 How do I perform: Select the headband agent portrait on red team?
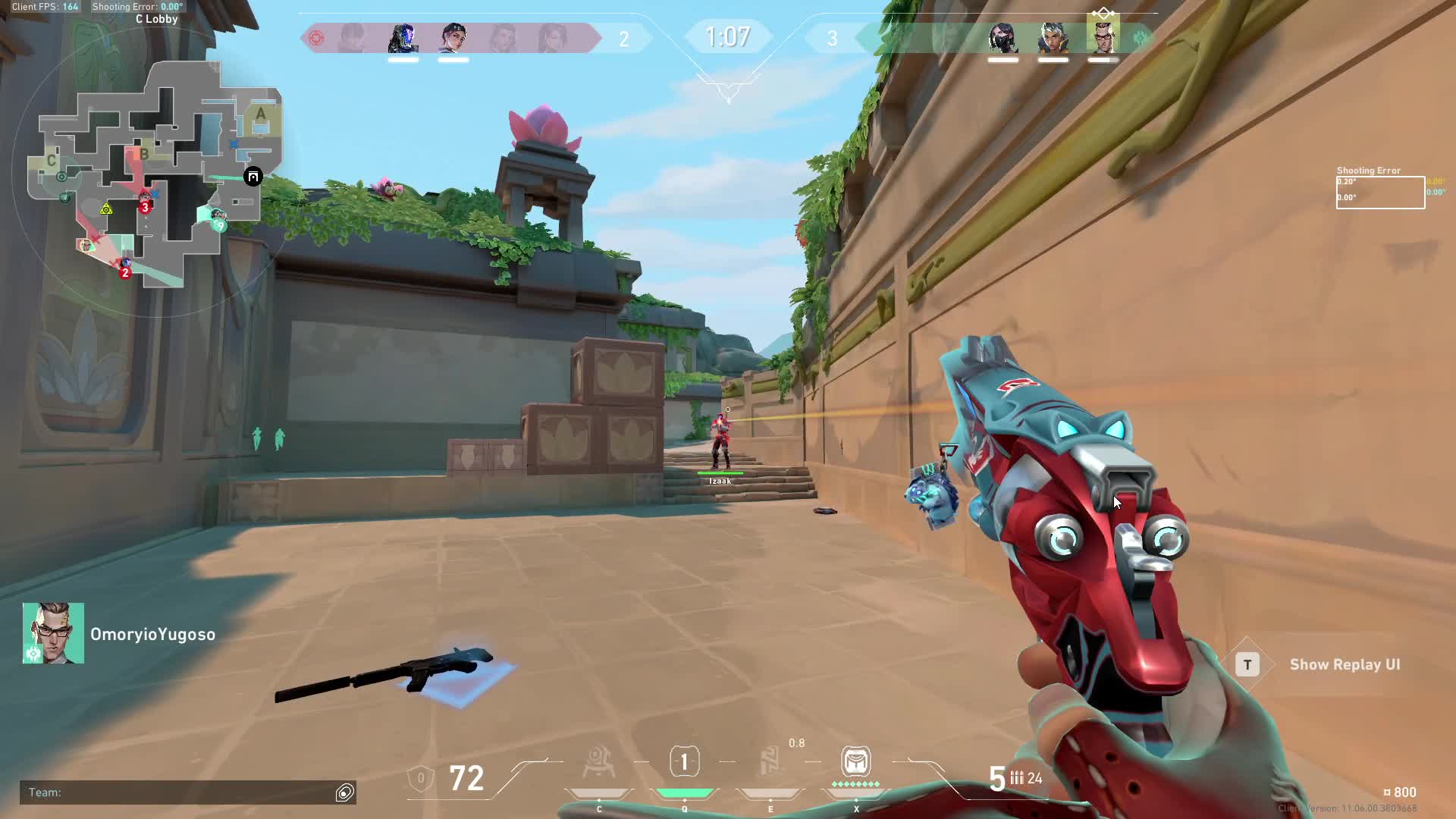[x=453, y=38]
